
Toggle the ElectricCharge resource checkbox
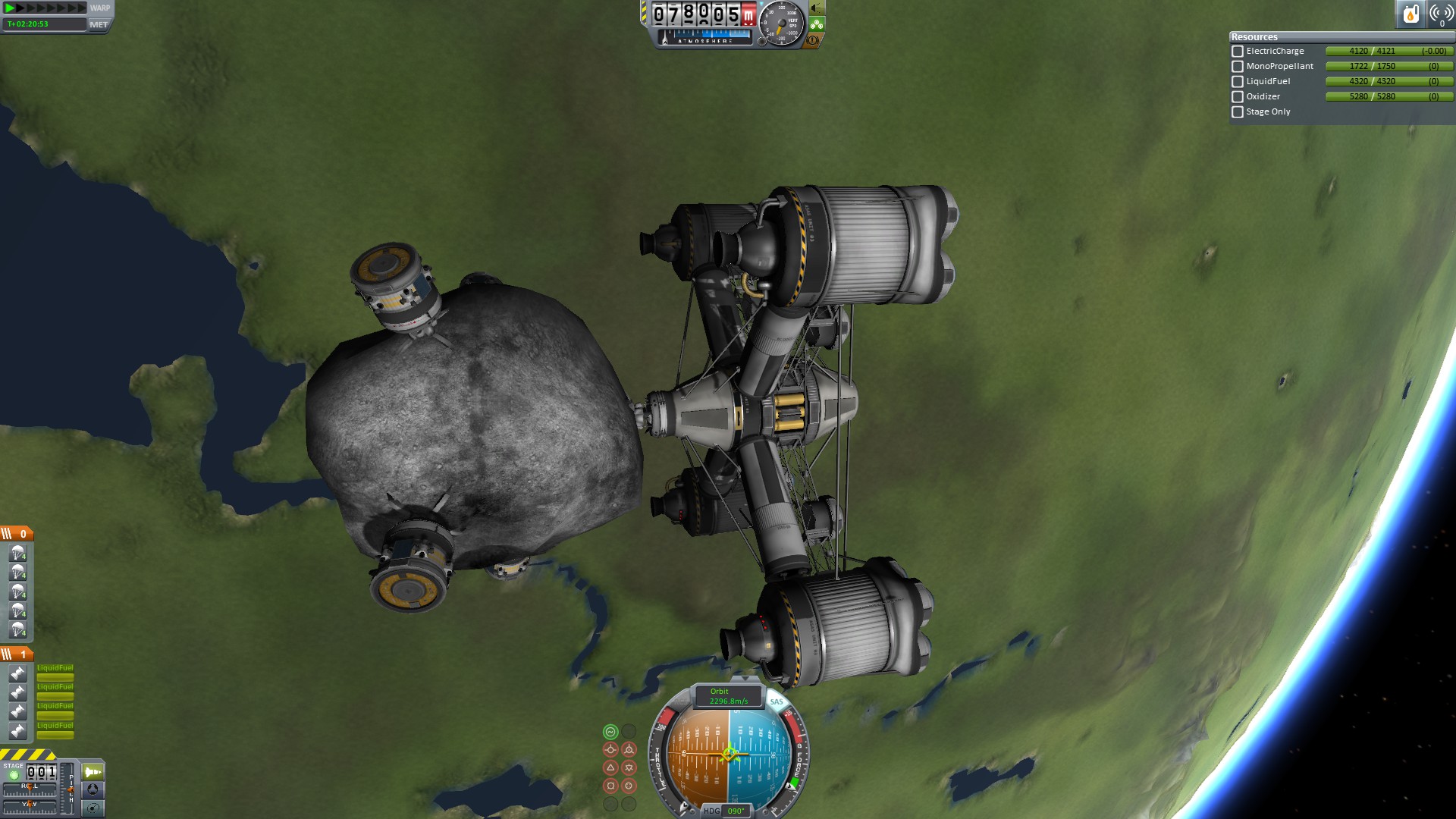pos(1238,52)
